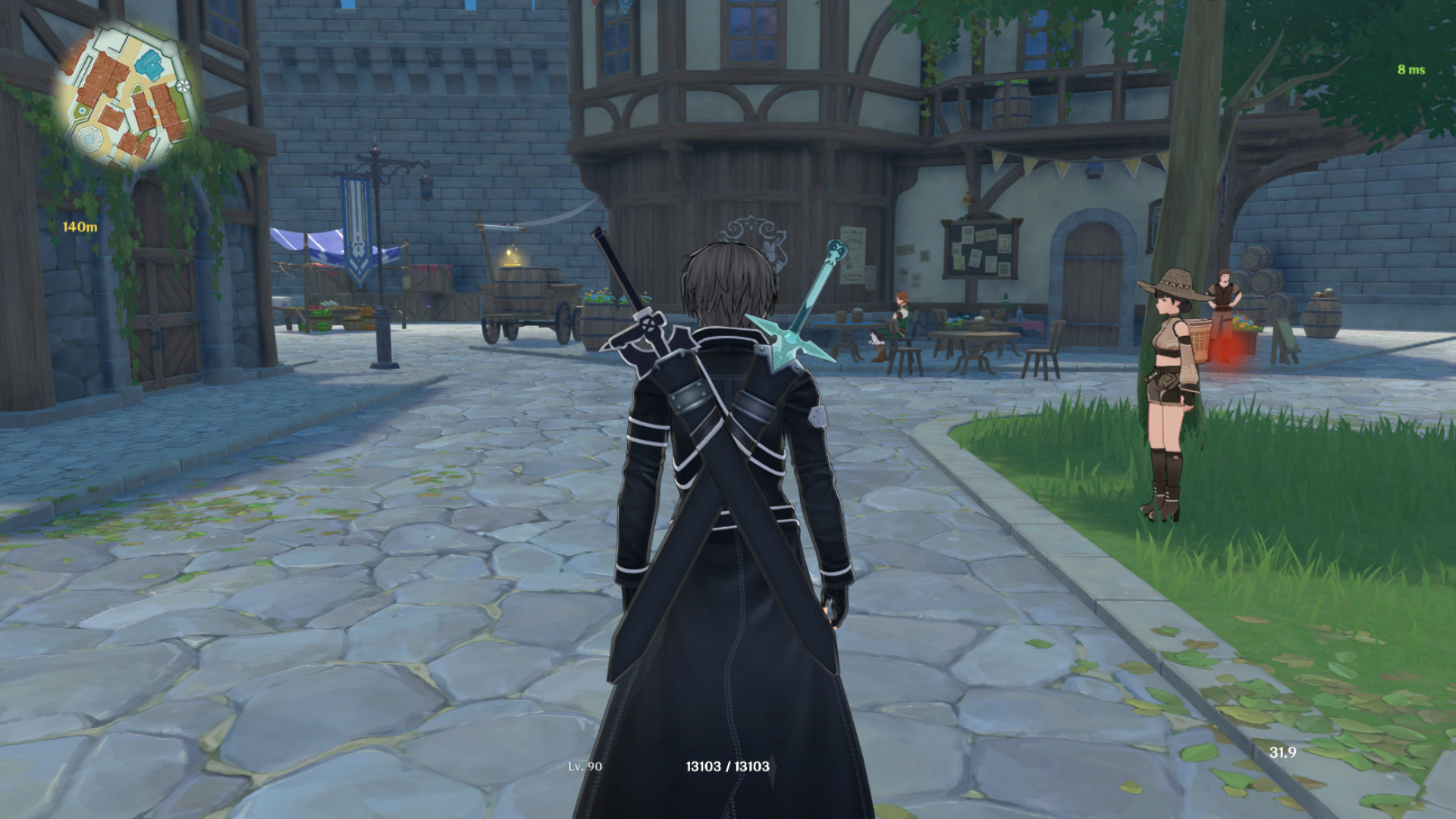Click the fountain icon on the minimap

pyautogui.click(x=89, y=138)
